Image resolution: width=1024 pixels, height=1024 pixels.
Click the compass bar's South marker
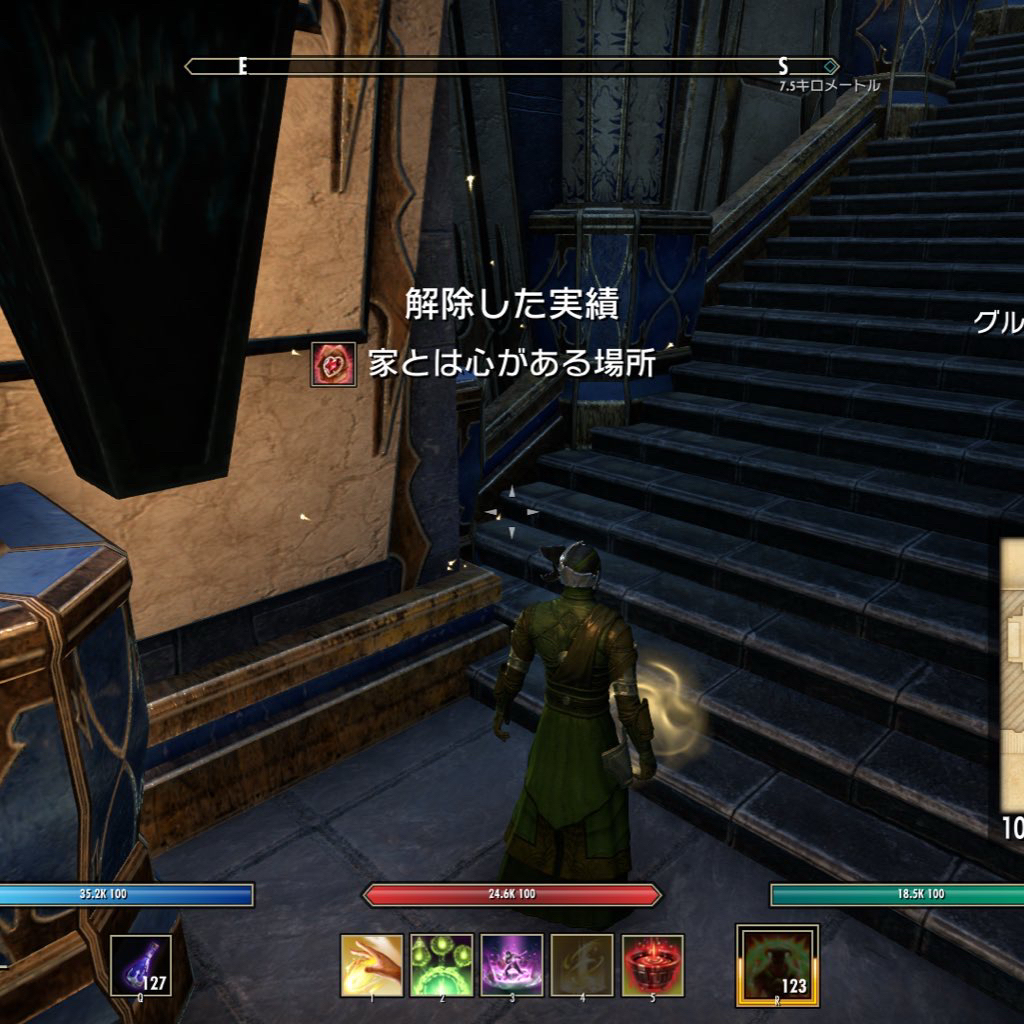783,66
